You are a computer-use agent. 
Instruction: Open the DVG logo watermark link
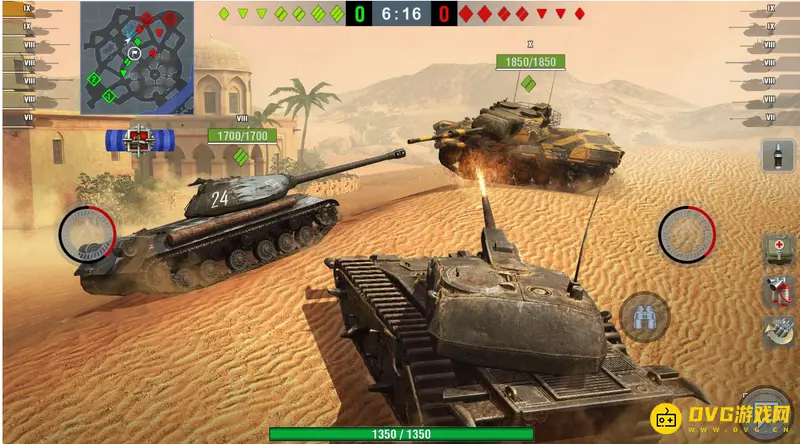tap(721, 415)
